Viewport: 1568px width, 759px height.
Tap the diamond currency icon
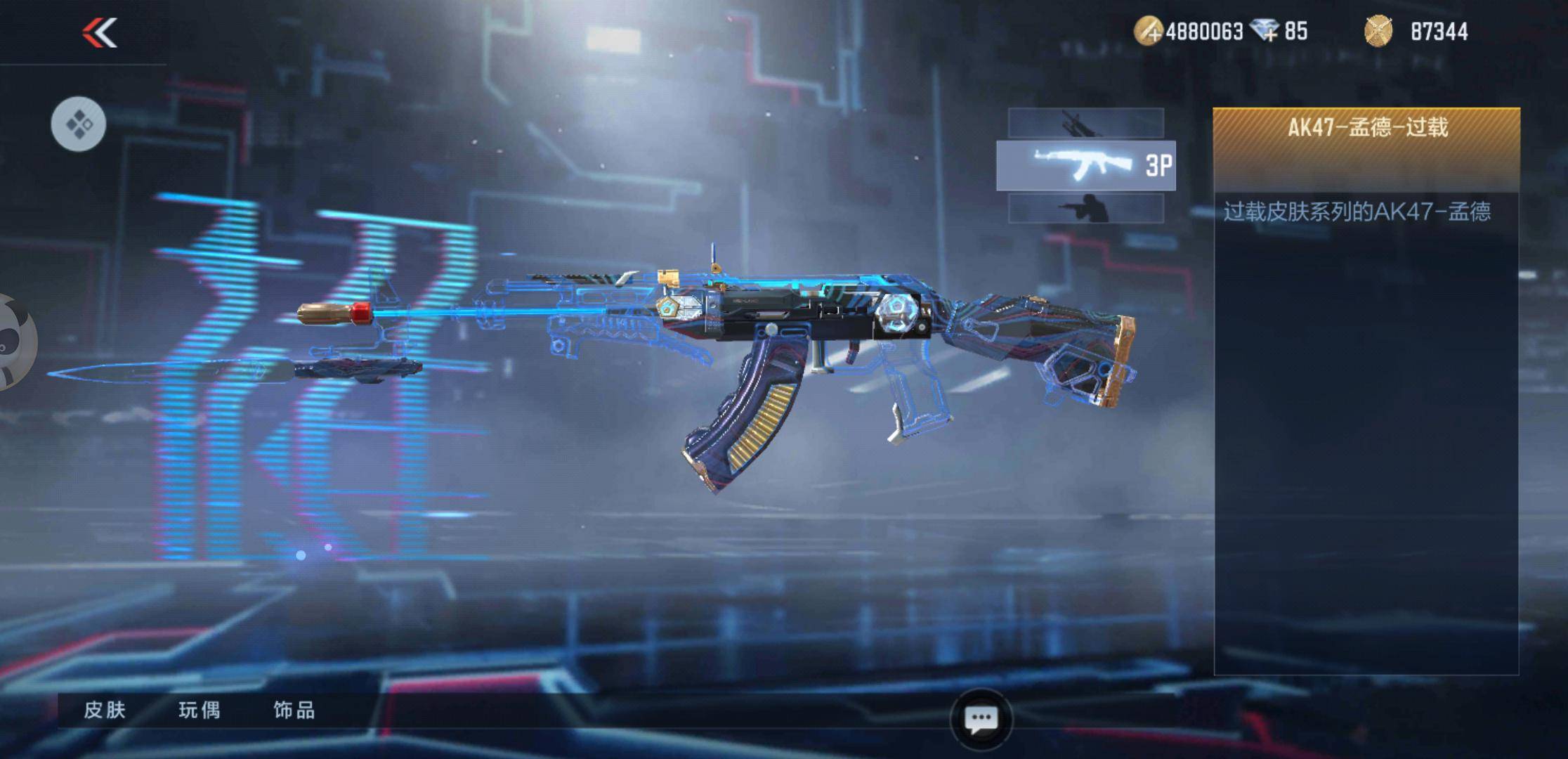1265,32
